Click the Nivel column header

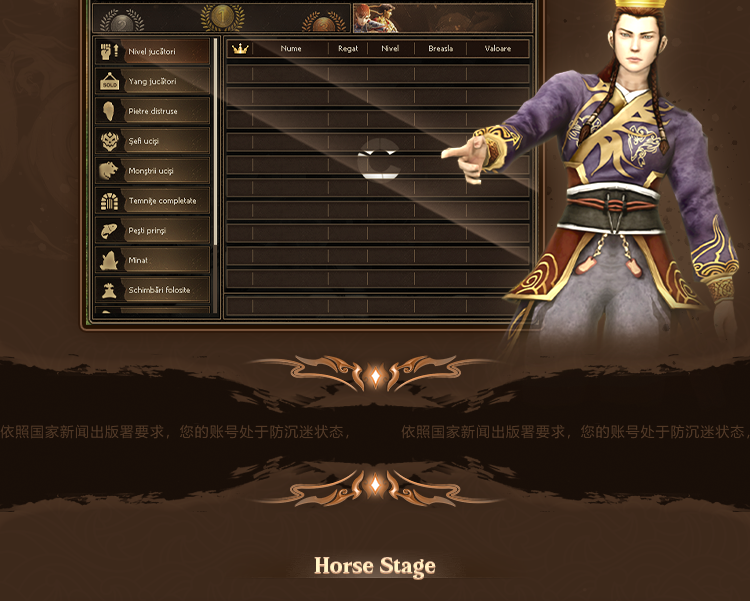(390, 49)
